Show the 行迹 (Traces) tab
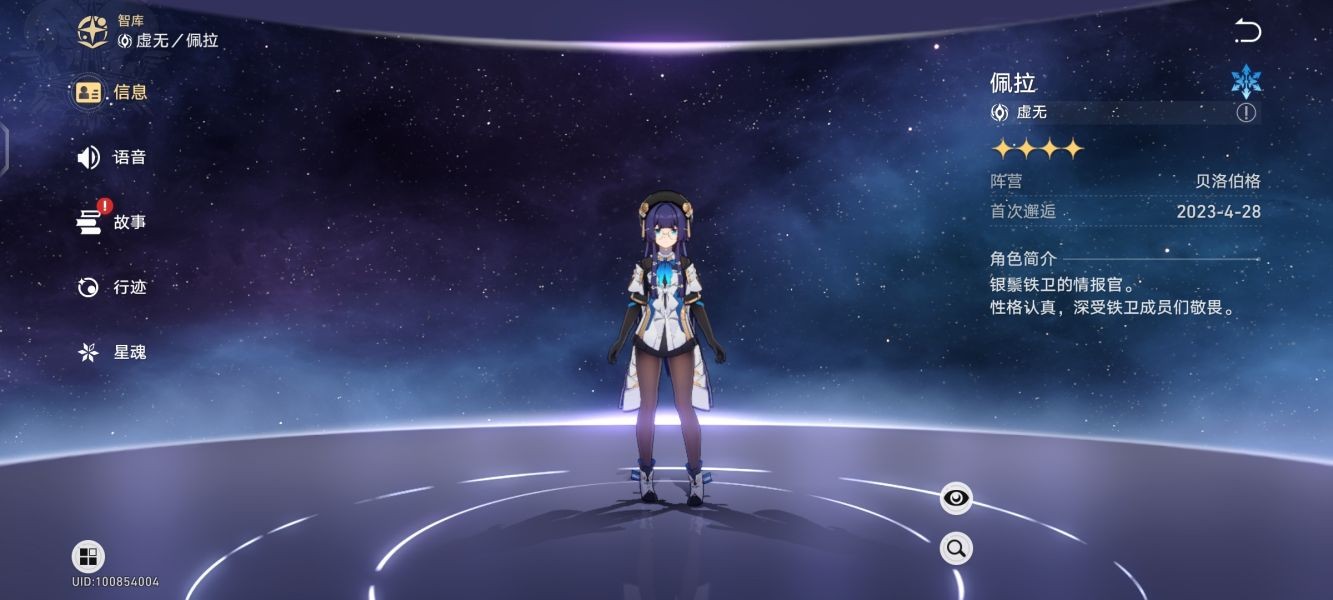 112,287
